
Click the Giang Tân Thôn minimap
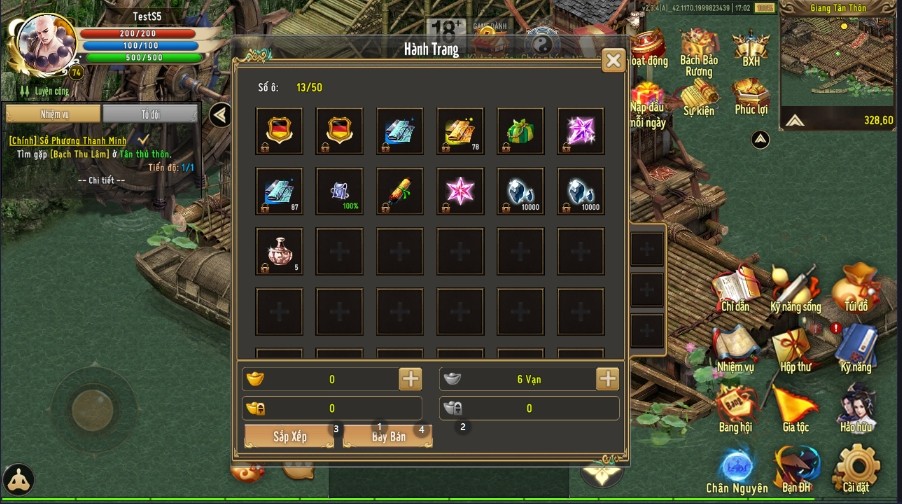pos(838,60)
